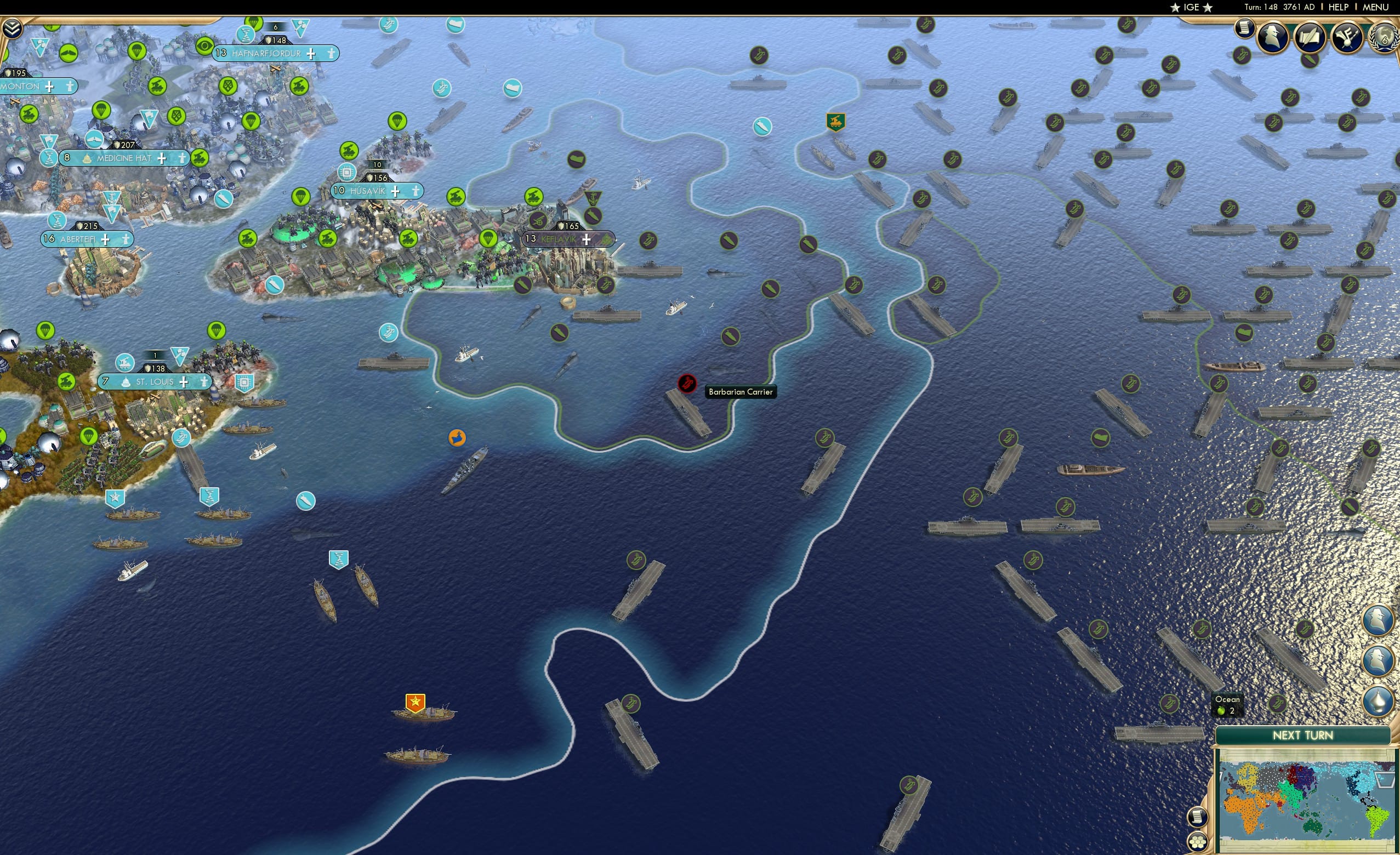Open the Economic overview icon on right edge

click(x=1377, y=619)
